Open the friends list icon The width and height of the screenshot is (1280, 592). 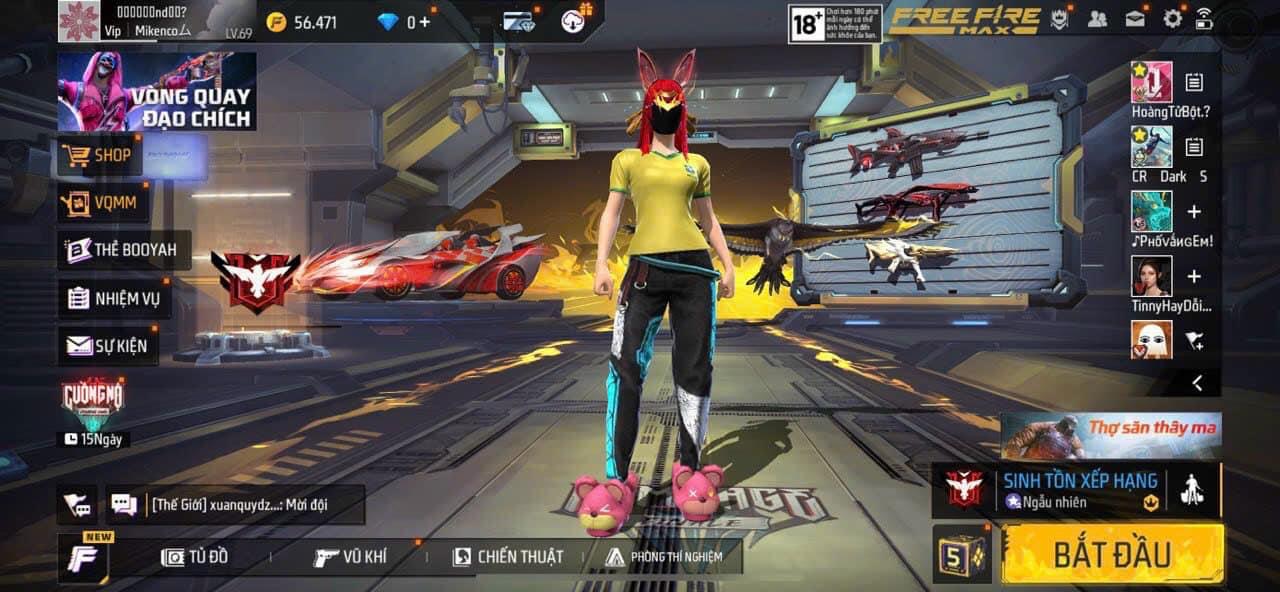coord(1097,18)
